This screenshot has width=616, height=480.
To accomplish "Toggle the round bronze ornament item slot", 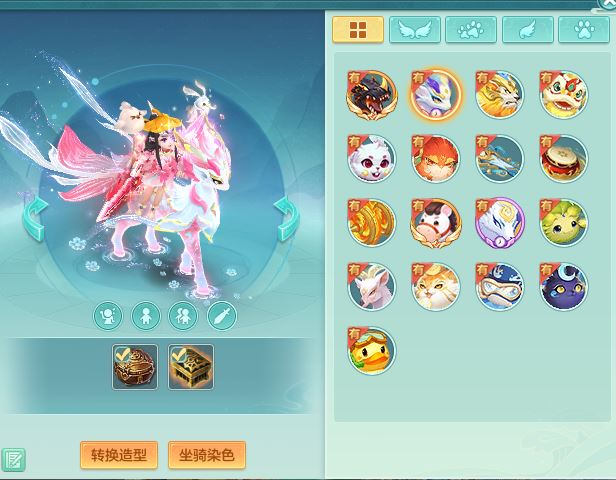I will (x=135, y=368).
